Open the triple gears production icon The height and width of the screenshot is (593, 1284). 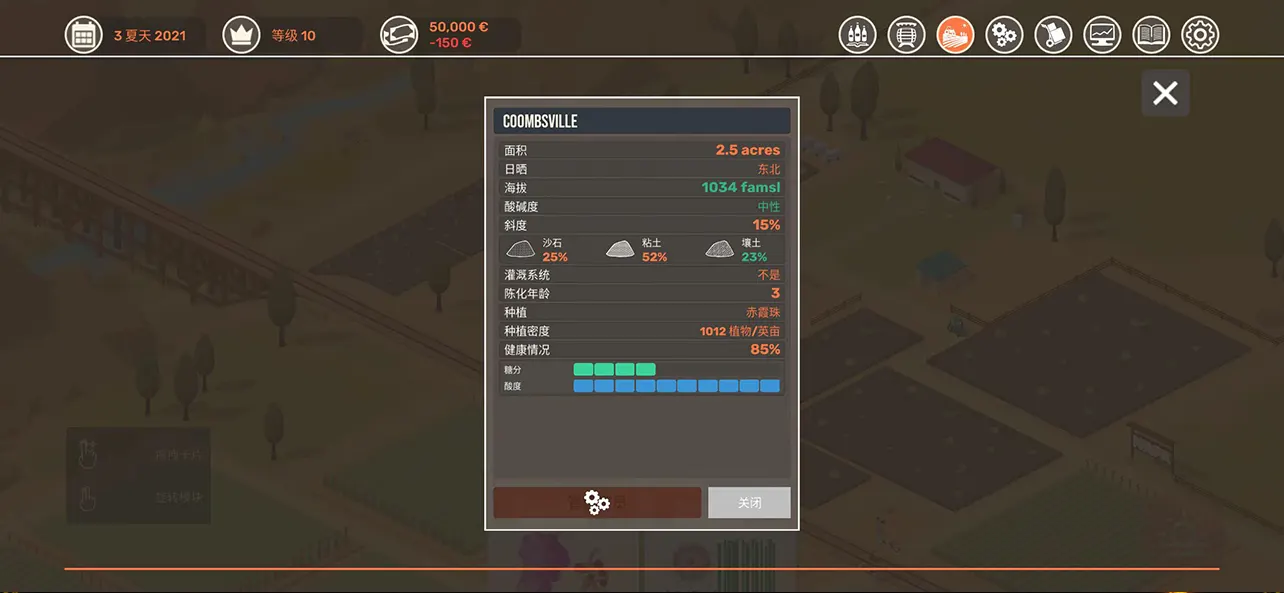1004,35
